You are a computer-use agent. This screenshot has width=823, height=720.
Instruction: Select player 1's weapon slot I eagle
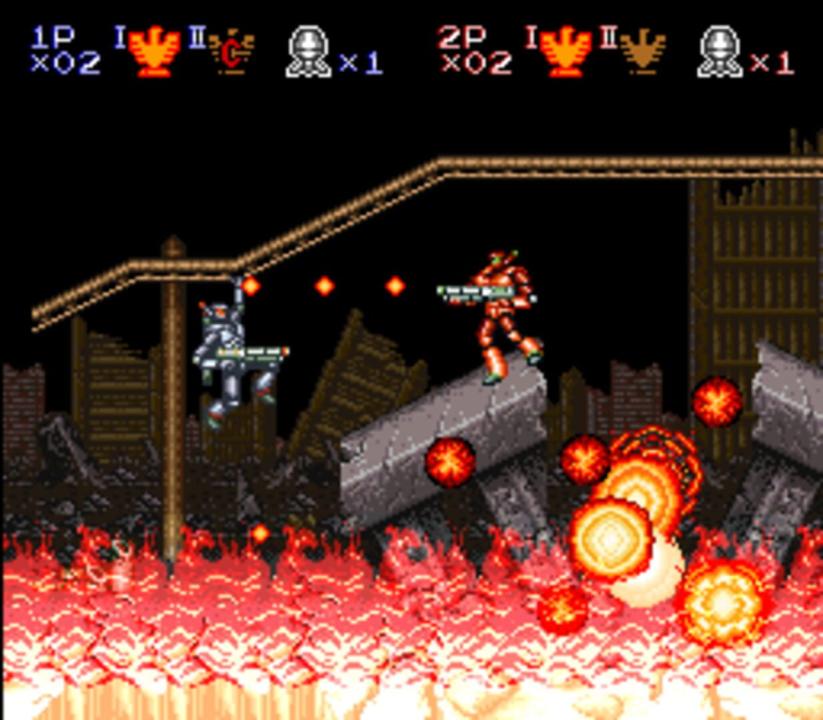click(153, 52)
